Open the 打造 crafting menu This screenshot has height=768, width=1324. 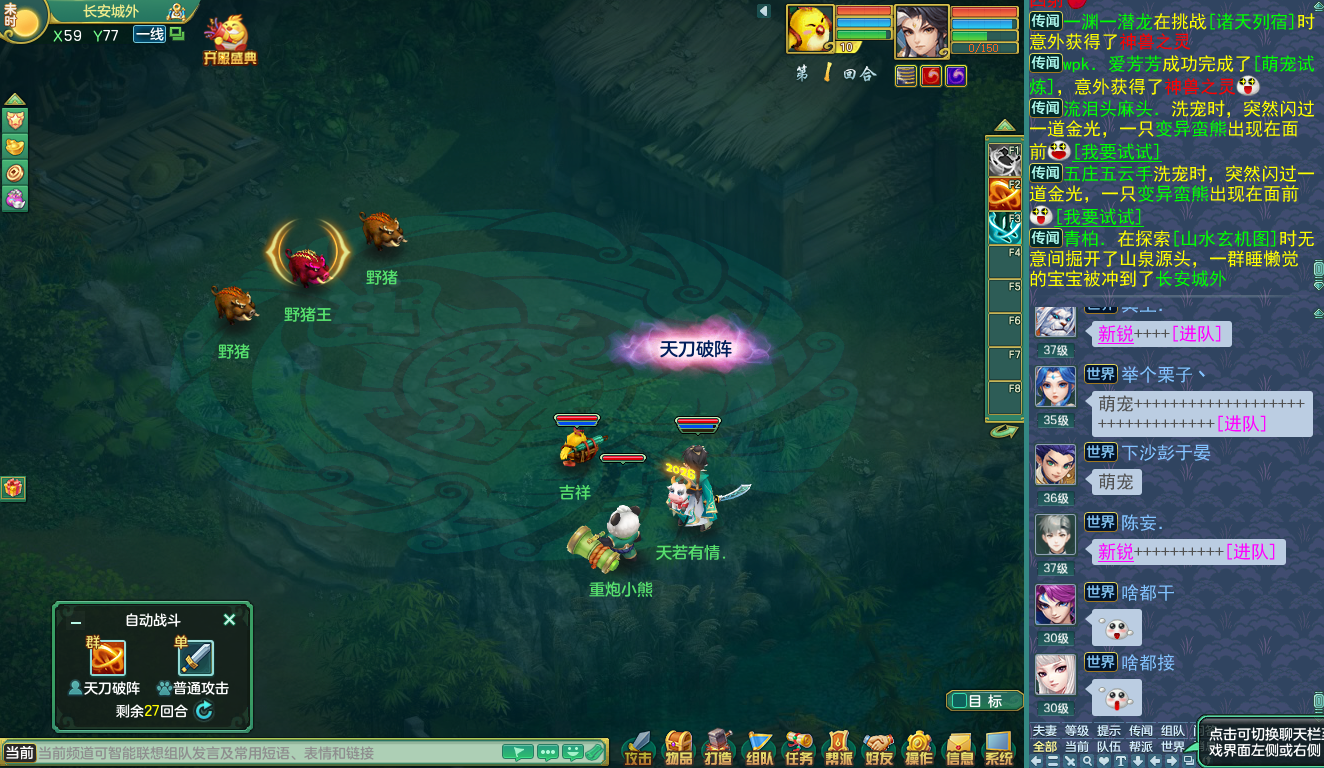pos(719,748)
